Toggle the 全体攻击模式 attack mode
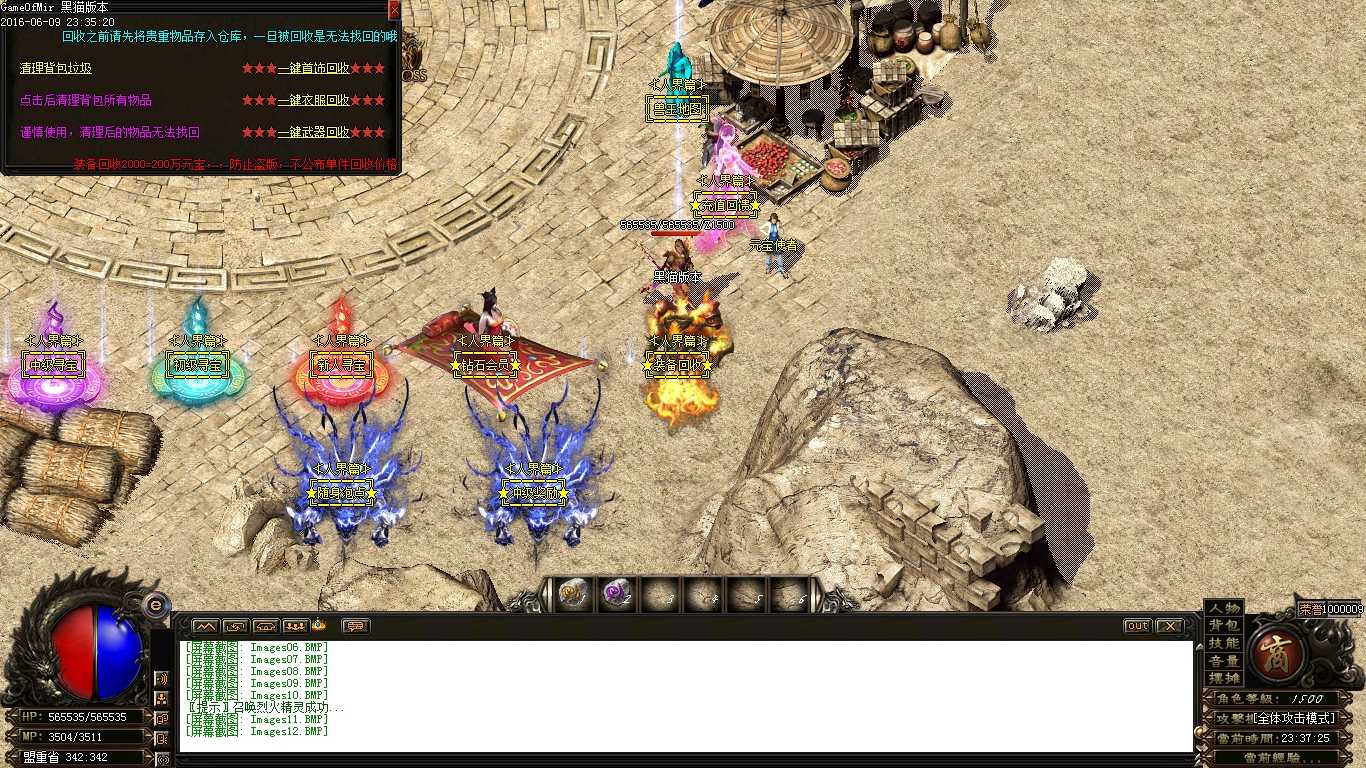This screenshot has height=768, width=1366. click(x=1293, y=717)
